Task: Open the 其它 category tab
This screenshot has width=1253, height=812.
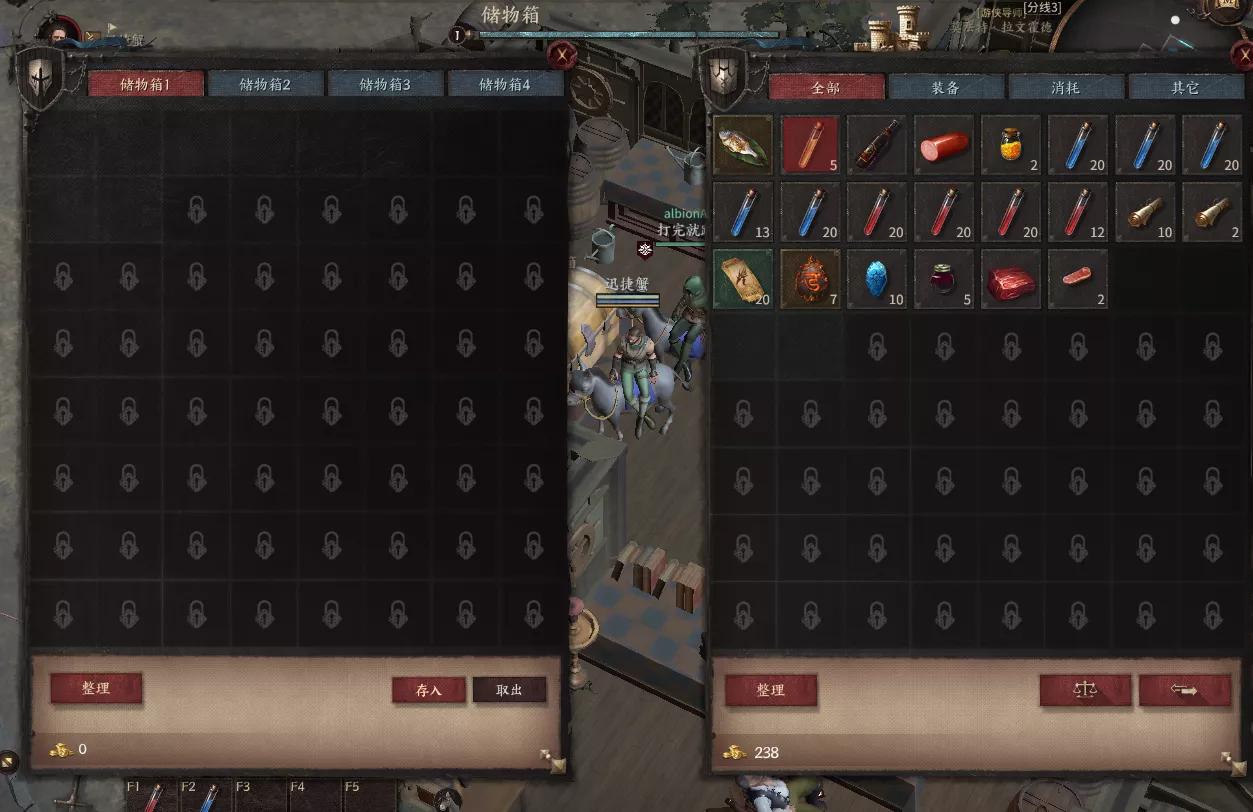Action: [1186, 88]
